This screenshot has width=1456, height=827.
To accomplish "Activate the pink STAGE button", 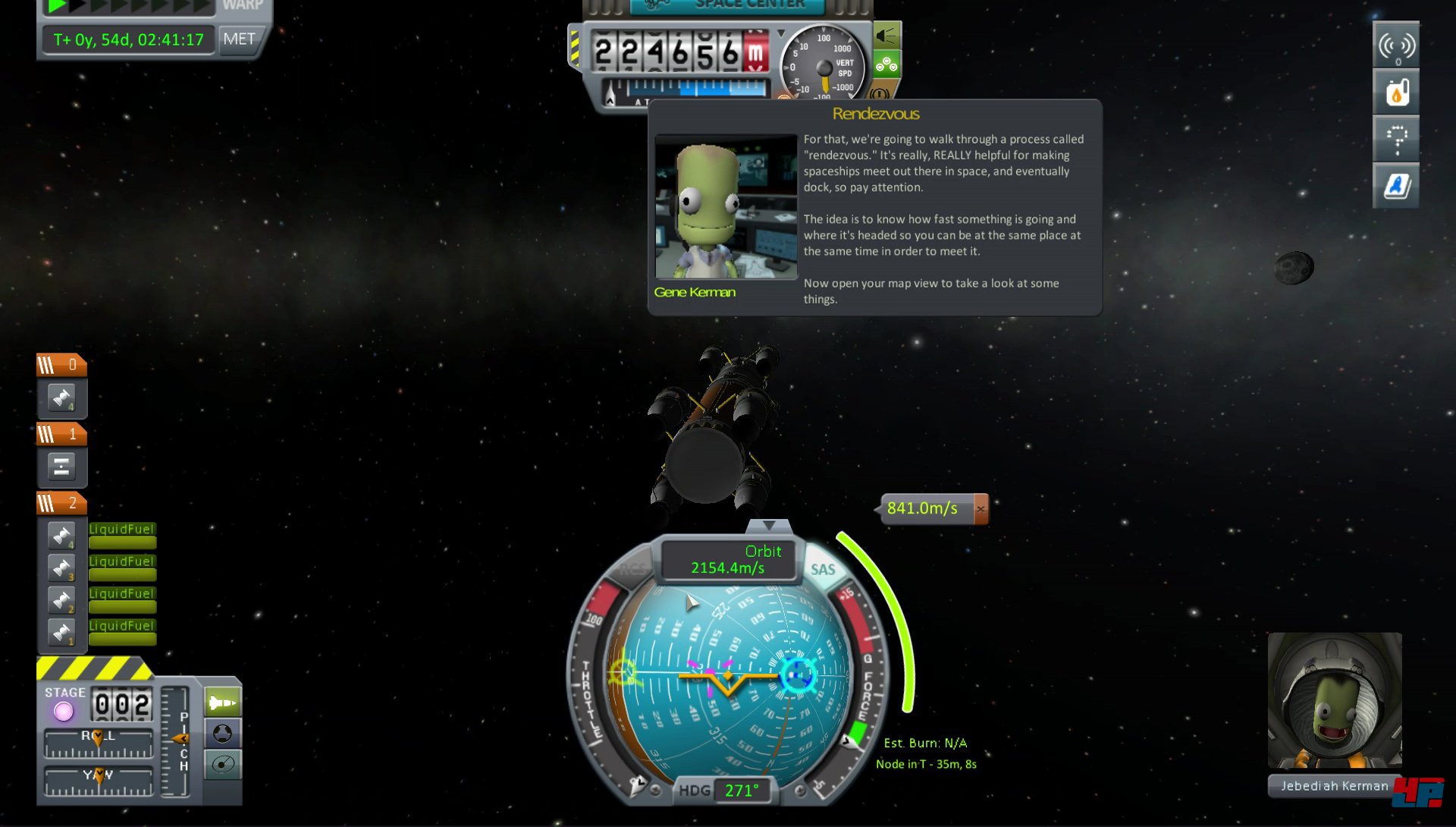I will pos(64,712).
